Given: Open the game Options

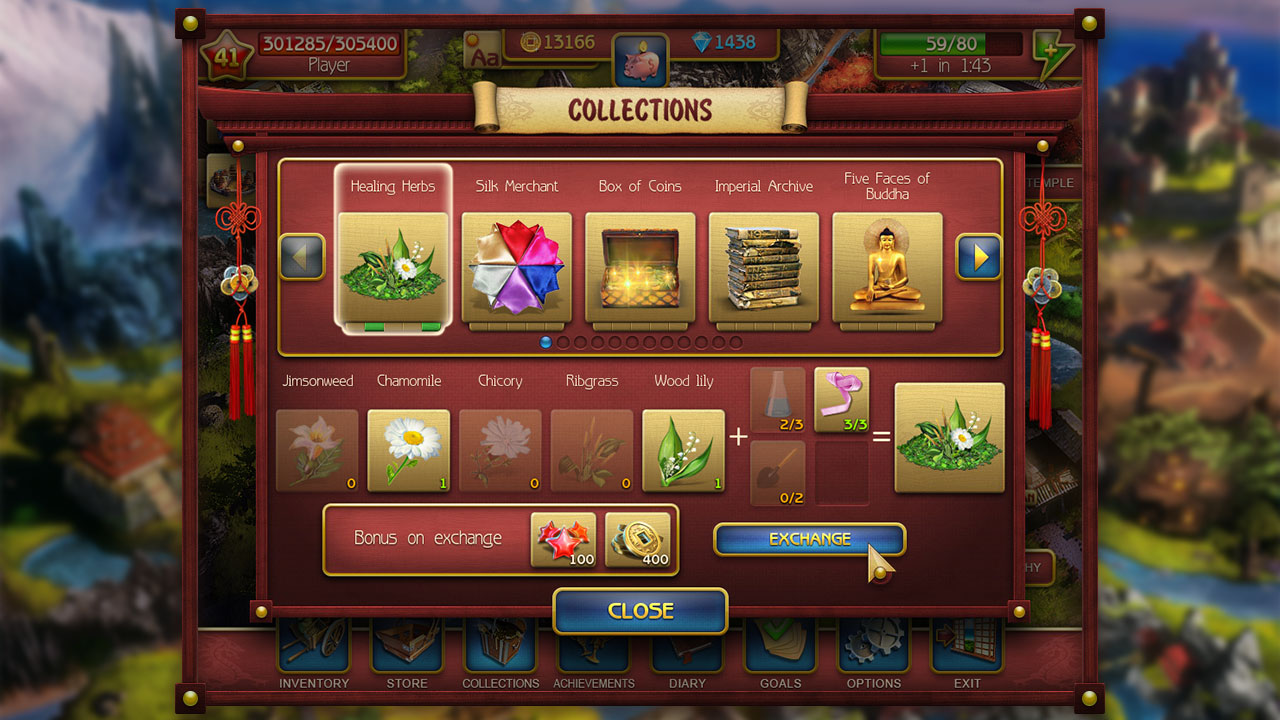Looking at the screenshot, I should (873, 650).
